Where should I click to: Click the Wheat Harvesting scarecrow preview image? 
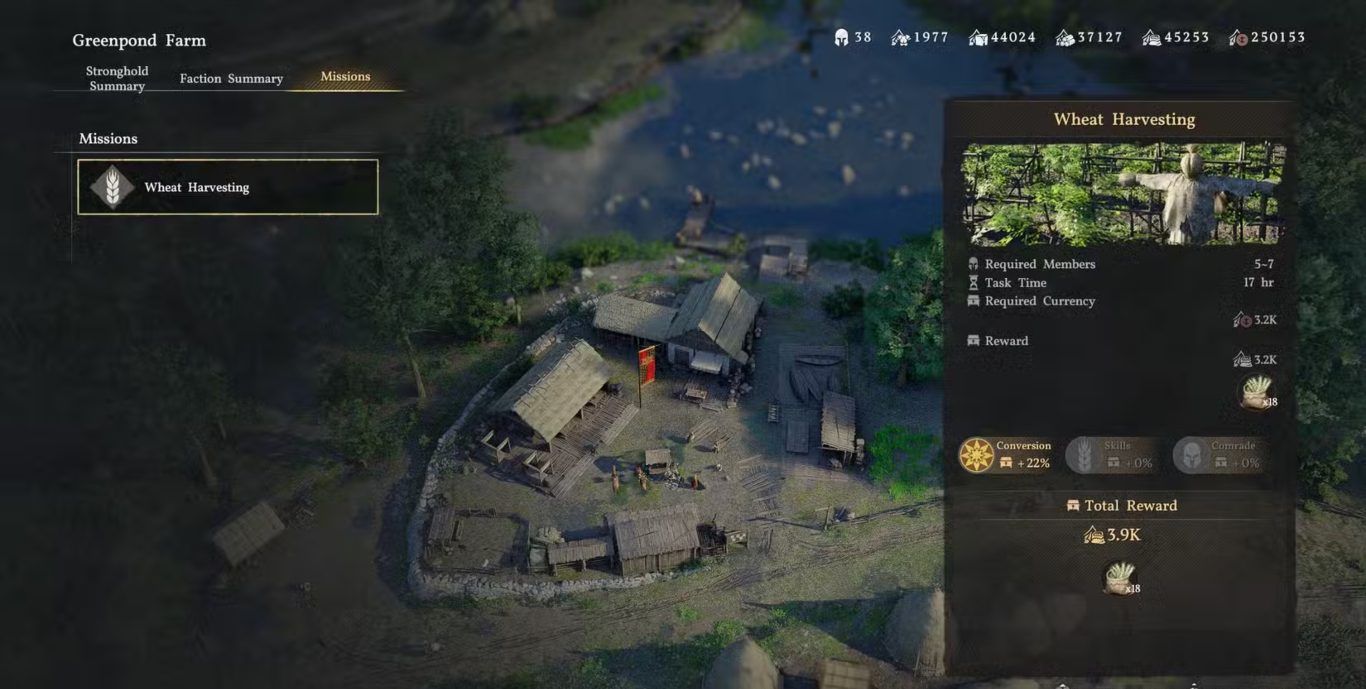point(1123,194)
